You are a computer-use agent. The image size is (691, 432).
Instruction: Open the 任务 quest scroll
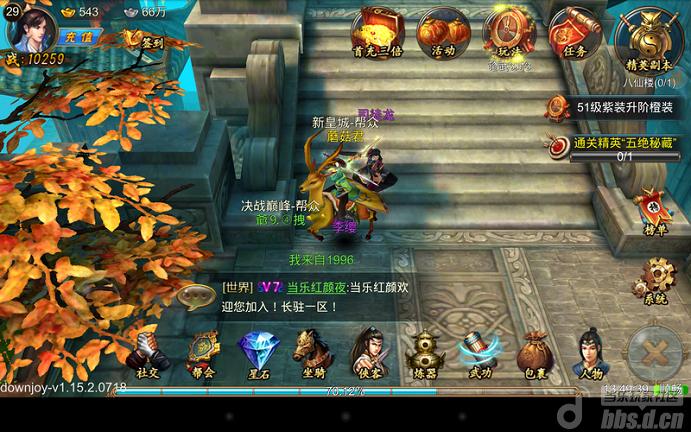572,31
